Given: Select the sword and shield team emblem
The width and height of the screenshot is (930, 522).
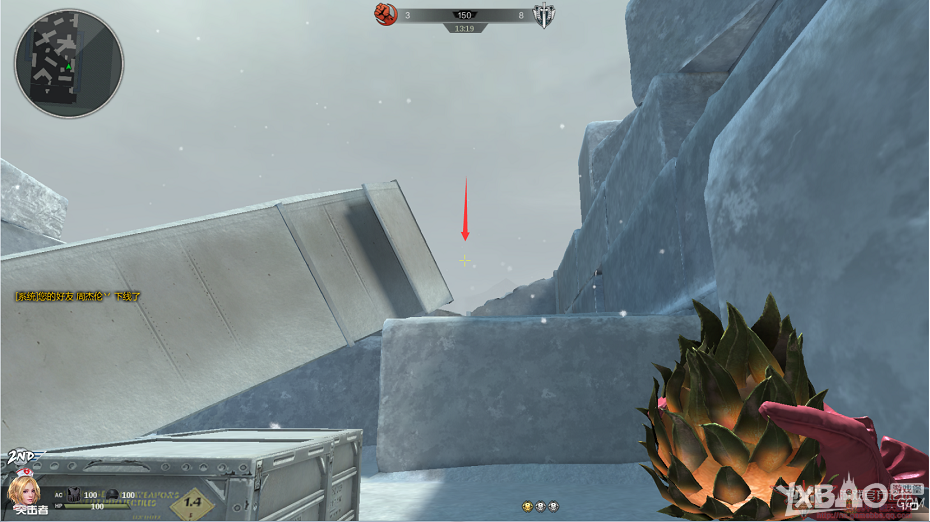Looking at the screenshot, I should [x=545, y=15].
